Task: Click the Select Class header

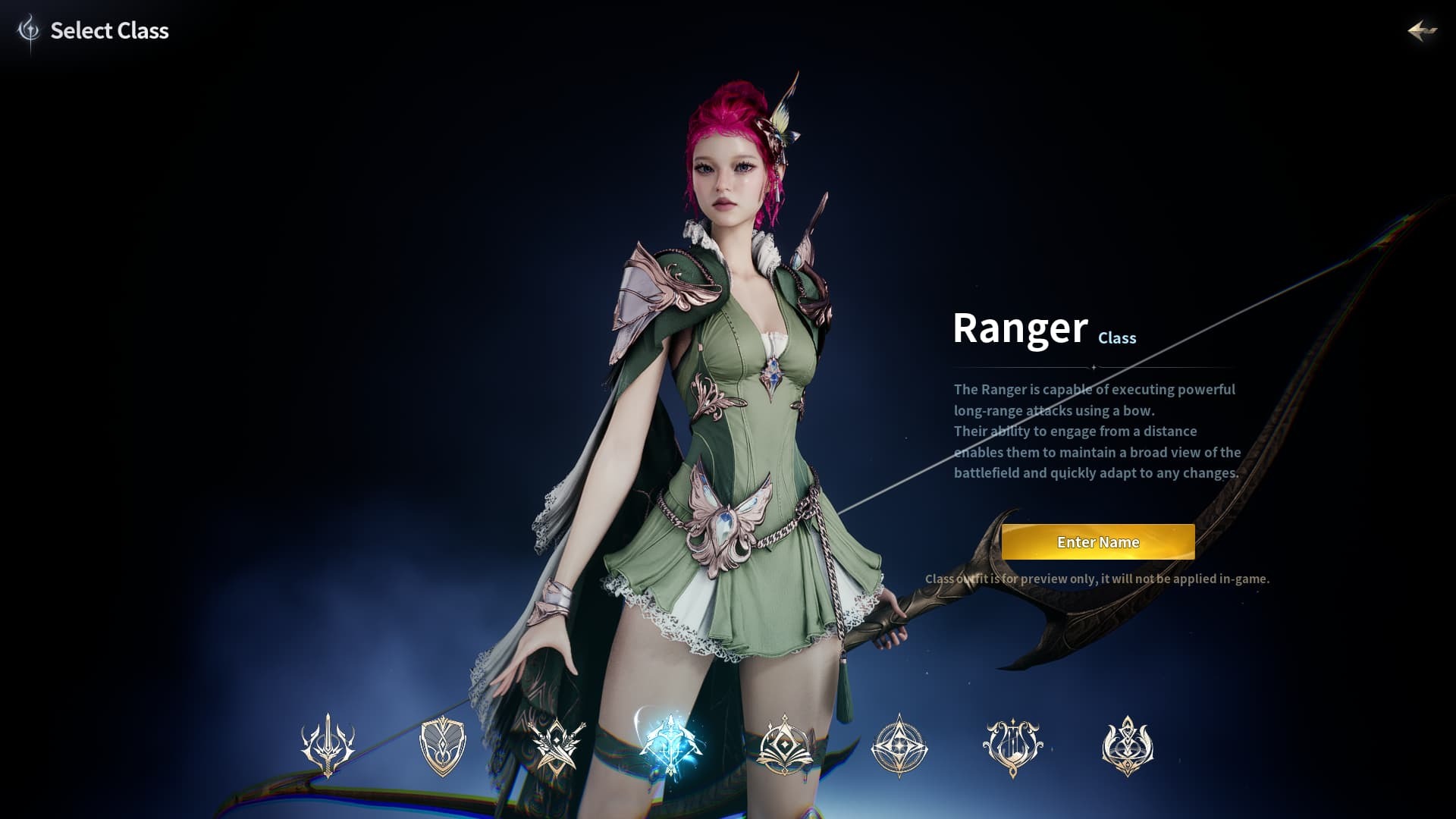Action: [109, 31]
